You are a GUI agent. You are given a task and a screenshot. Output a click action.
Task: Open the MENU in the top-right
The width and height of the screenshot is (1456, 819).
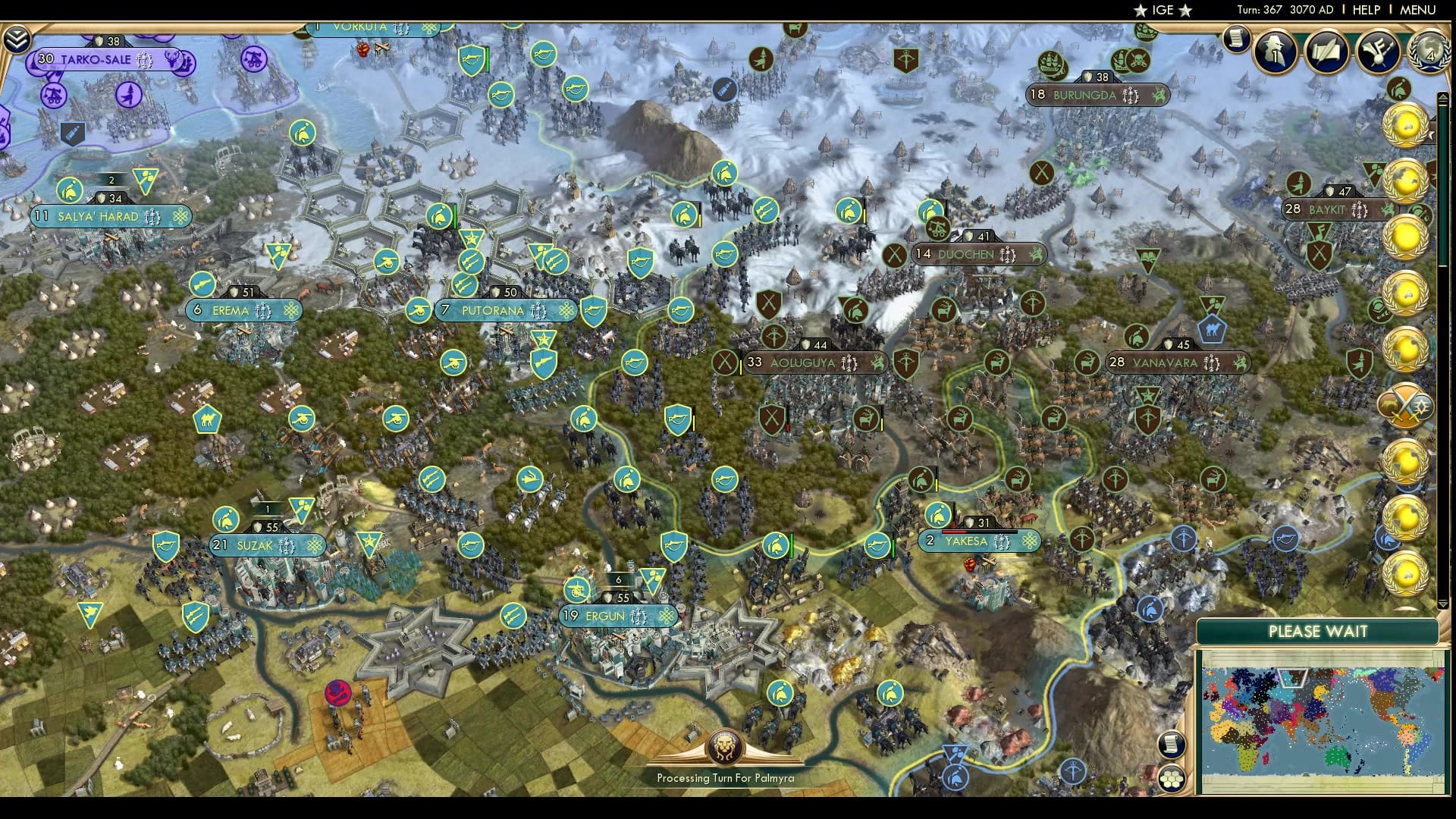(x=1420, y=10)
